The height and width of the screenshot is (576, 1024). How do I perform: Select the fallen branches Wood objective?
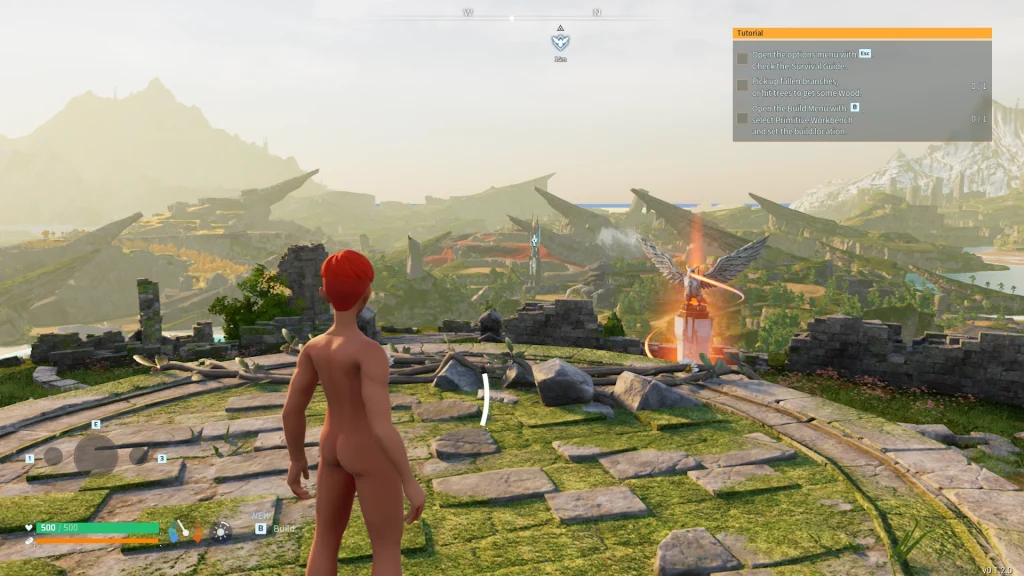click(806, 87)
